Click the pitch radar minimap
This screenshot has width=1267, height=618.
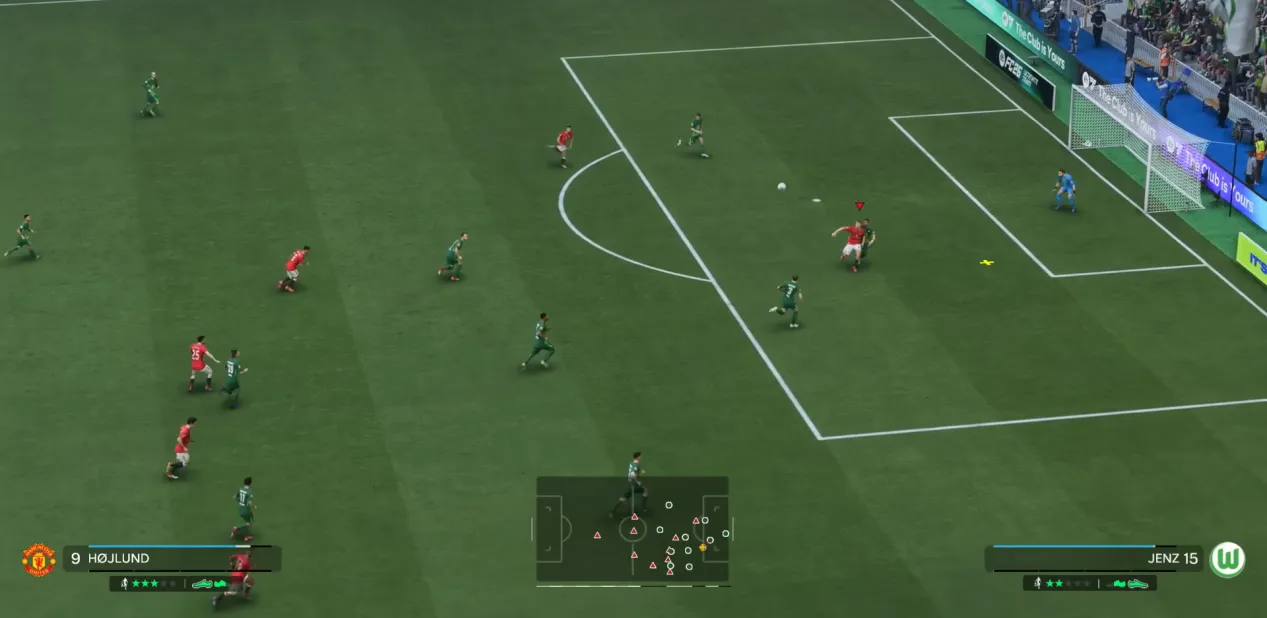point(632,529)
